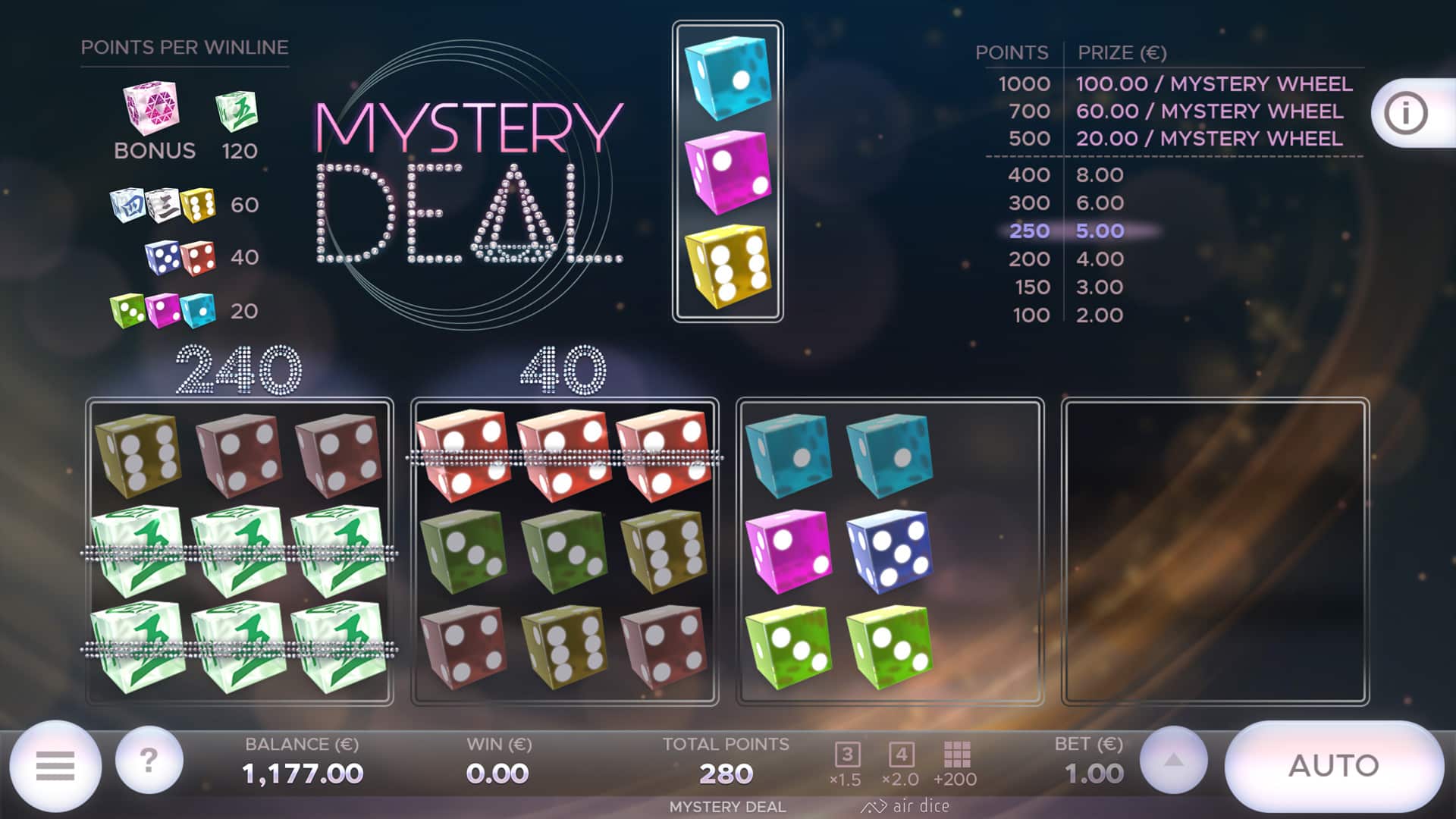The image size is (1456, 819).
Task: Click the air dice logo
Action: pyautogui.click(x=908, y=806)
